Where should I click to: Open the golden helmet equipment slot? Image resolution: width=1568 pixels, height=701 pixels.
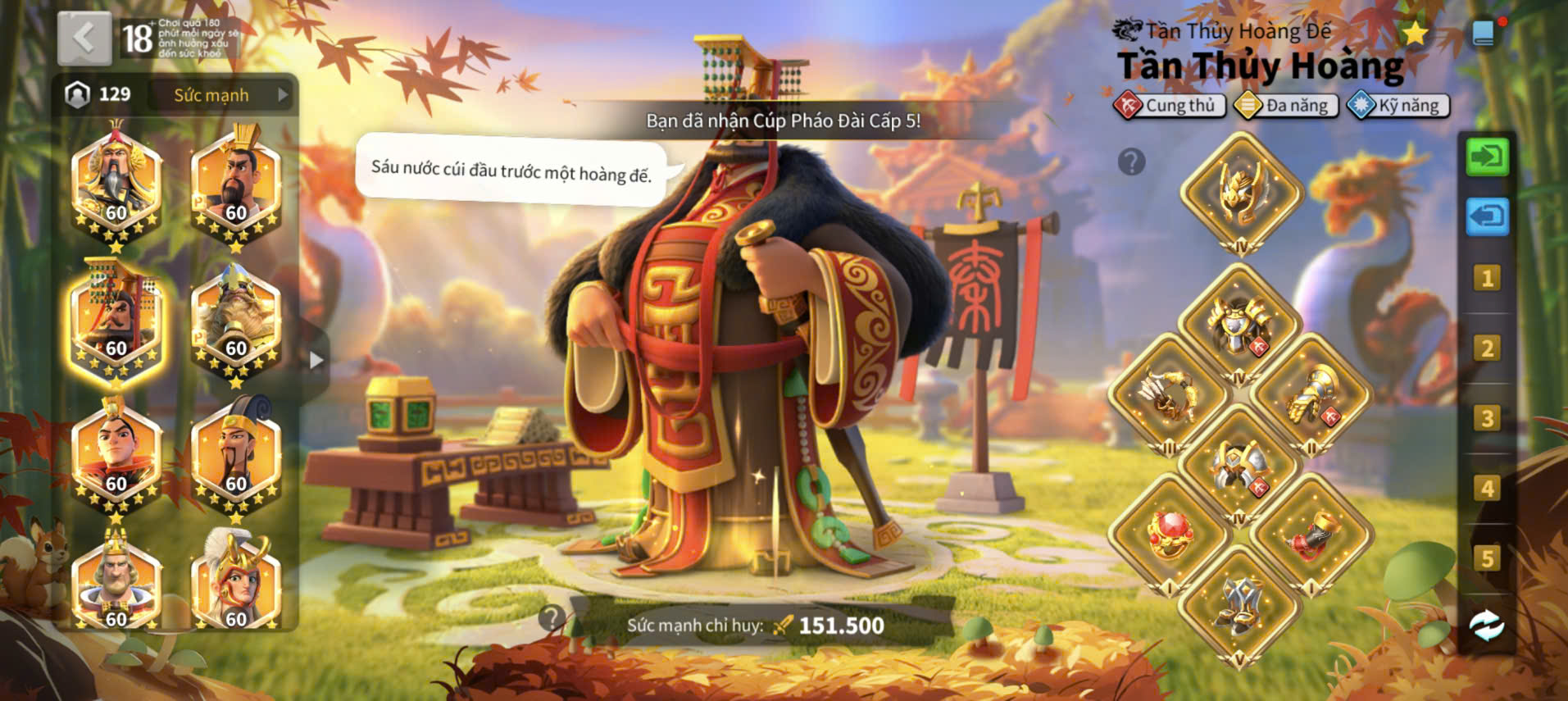coord(1241,193)
